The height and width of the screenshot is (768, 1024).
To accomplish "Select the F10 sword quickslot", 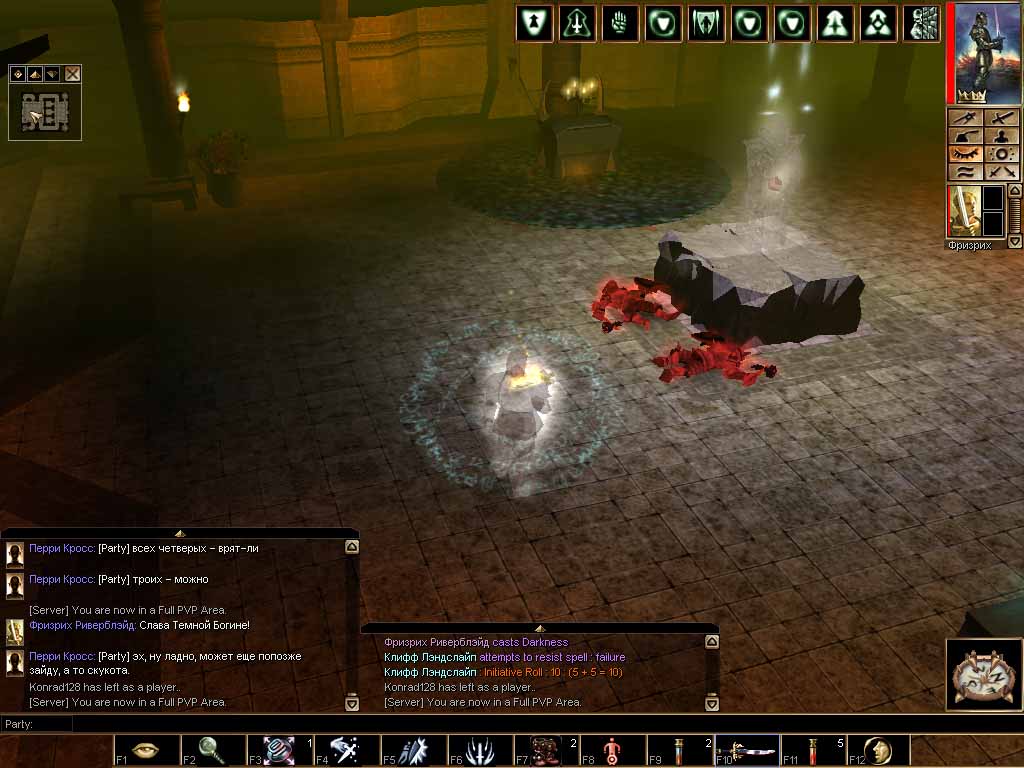I will [747, 750].
